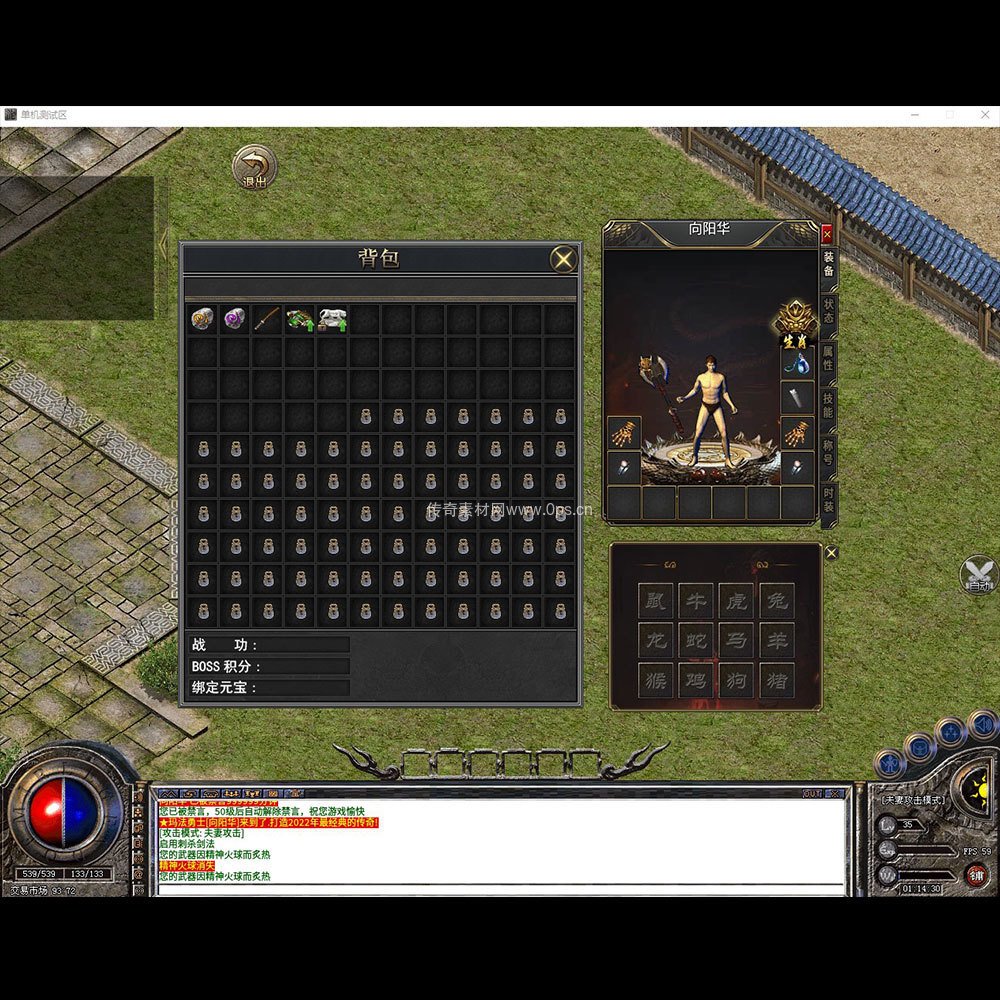
Task: Close the zodiac panel
Action: 831,553
